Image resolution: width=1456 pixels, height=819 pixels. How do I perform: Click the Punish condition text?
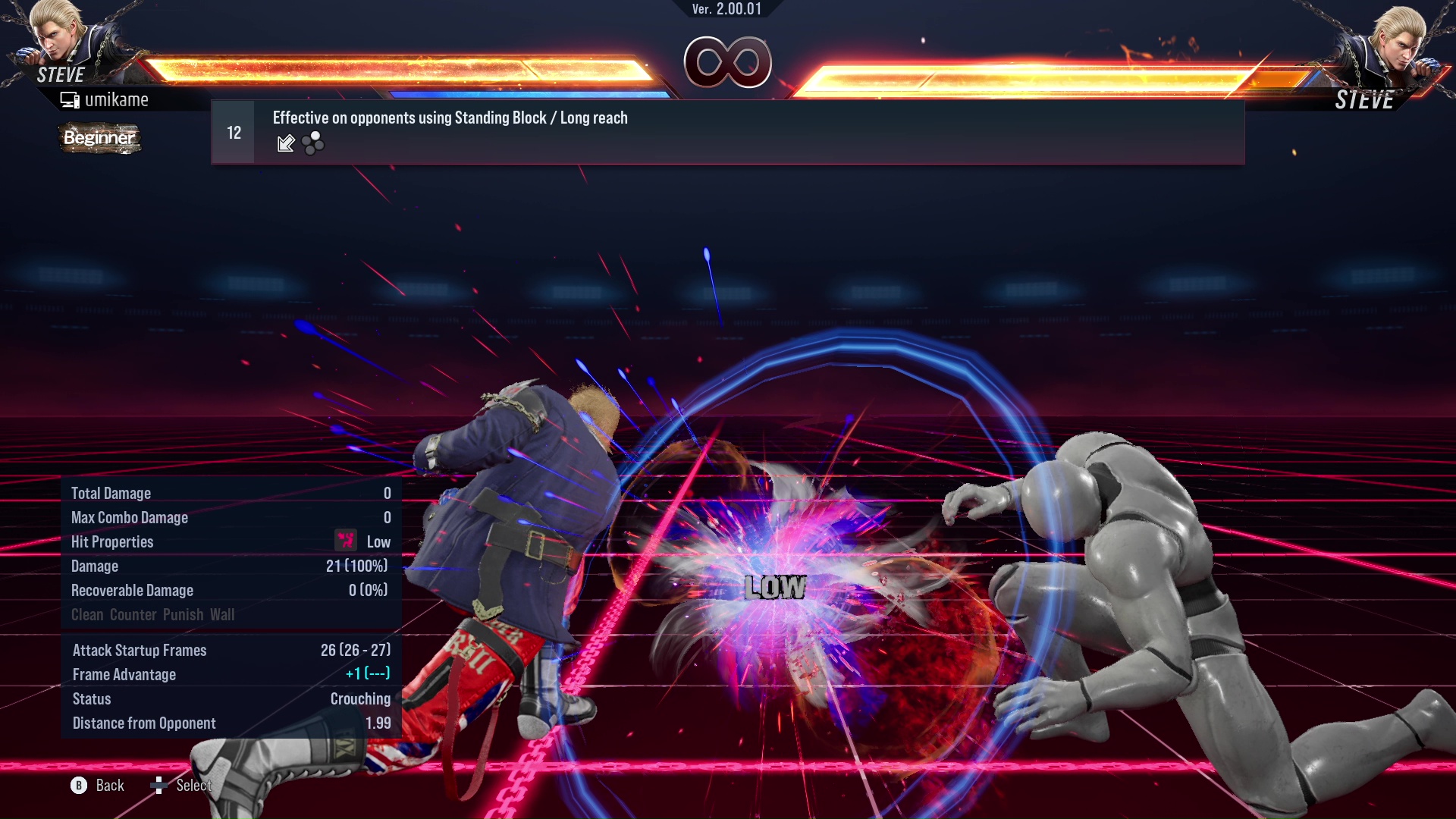182,615
